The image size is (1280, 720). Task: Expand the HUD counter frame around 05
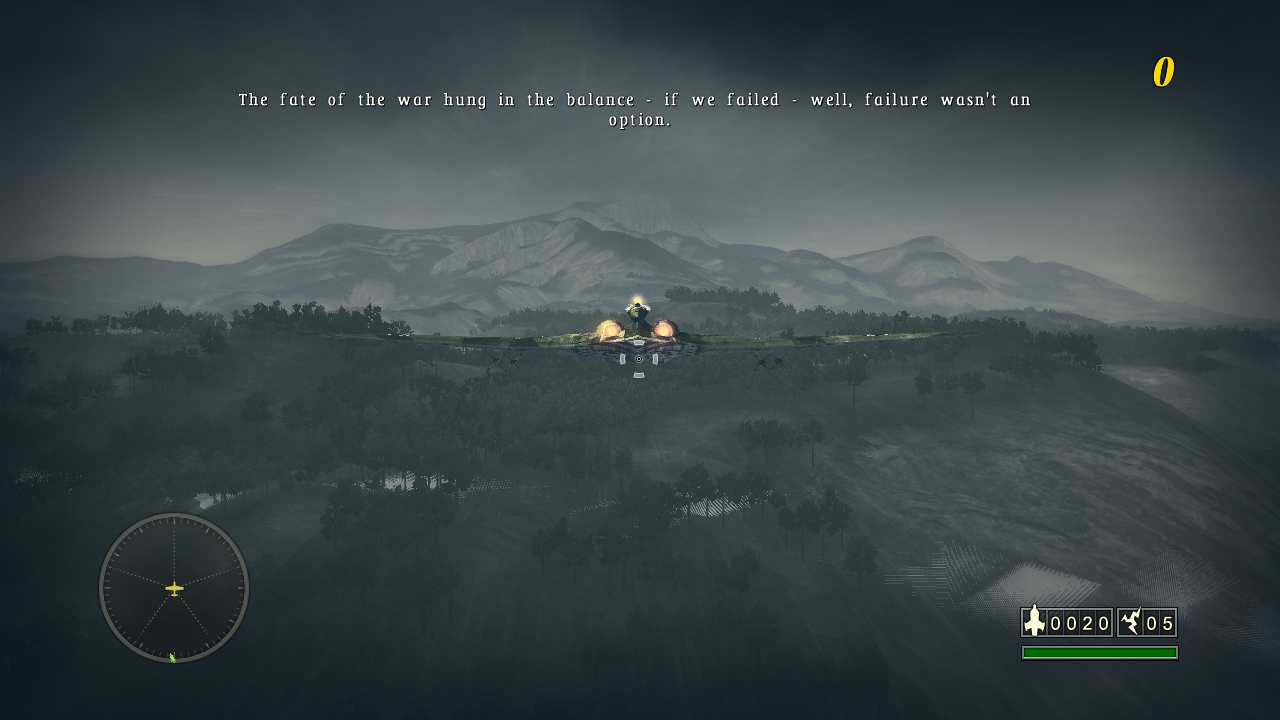1148,622
